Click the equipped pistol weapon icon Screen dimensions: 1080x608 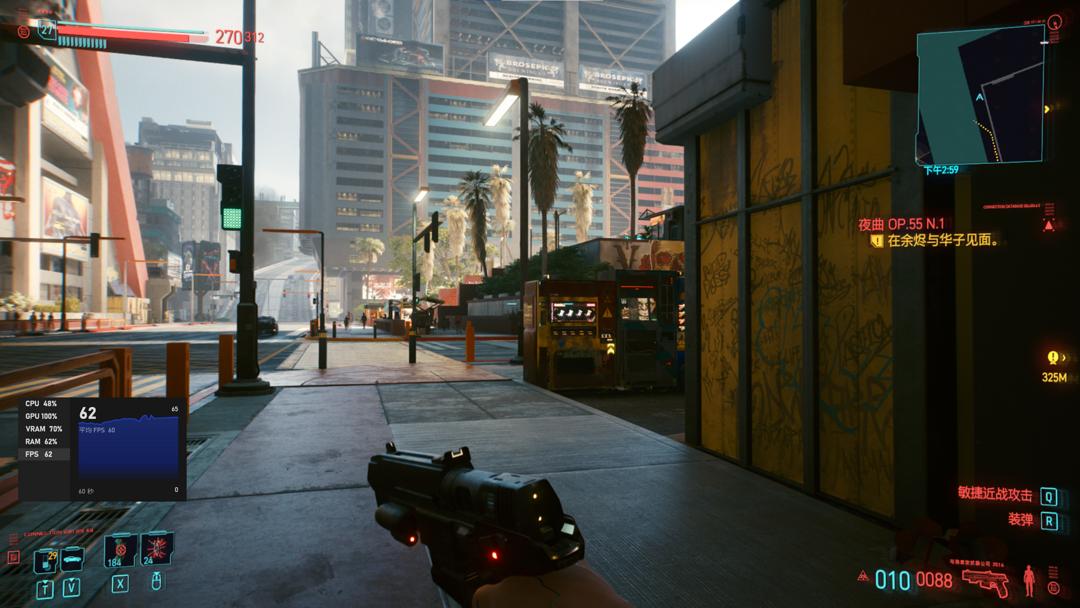pyautogui.click(x=985, y=581)
